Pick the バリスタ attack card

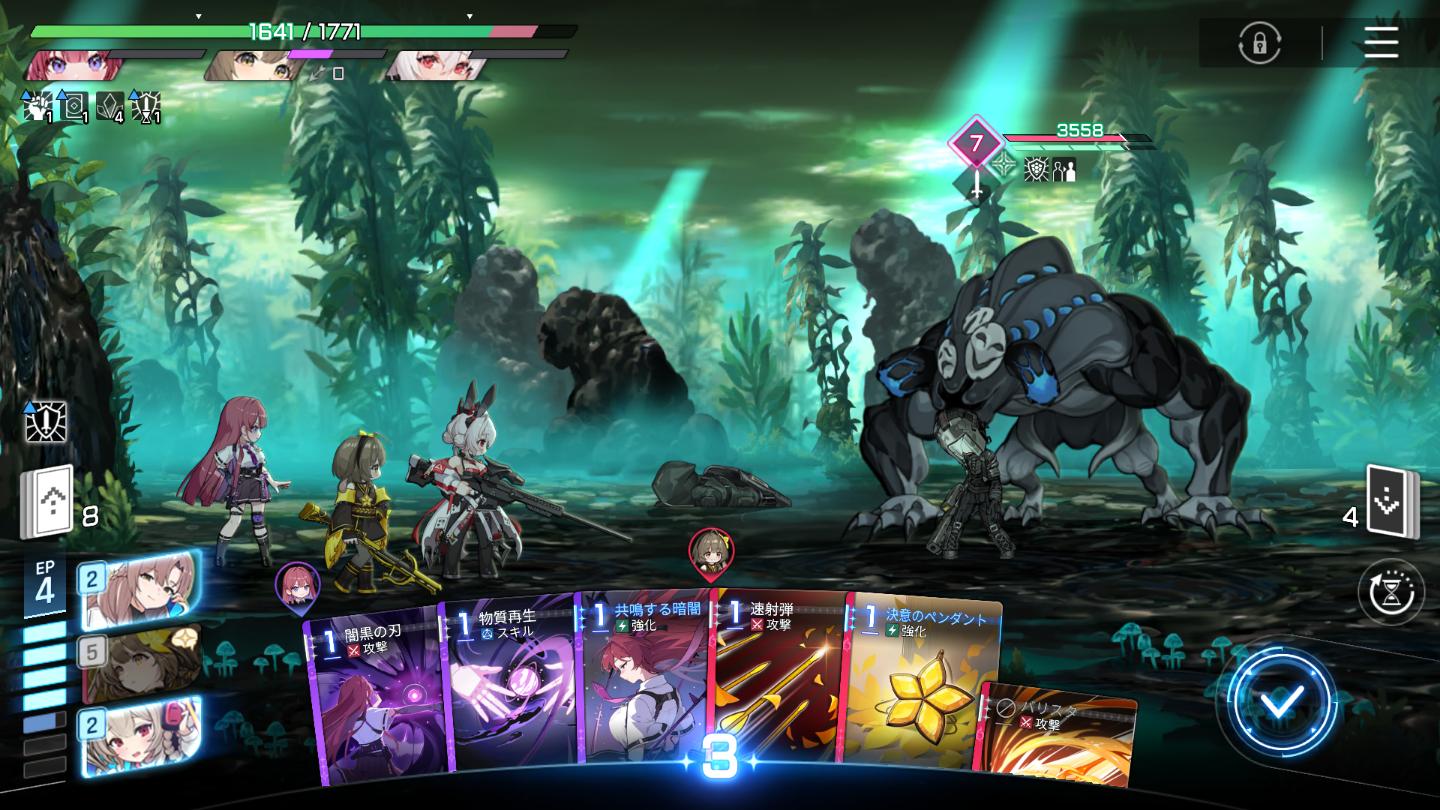[1060, 735]
